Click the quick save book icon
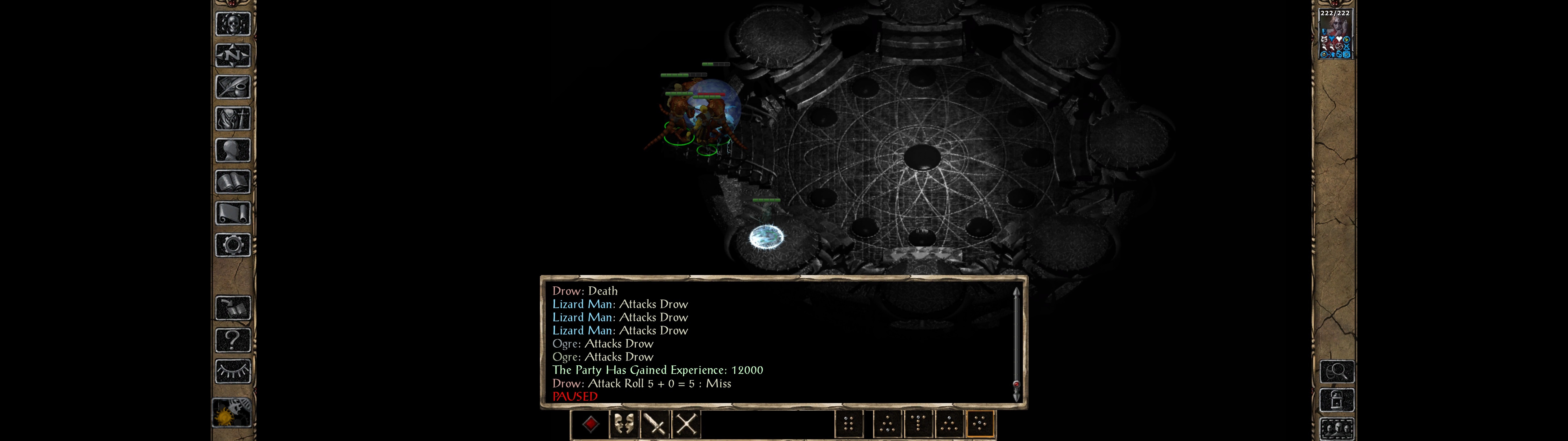The width and height of the screenshot is (1568, 441). coord(232,308)
